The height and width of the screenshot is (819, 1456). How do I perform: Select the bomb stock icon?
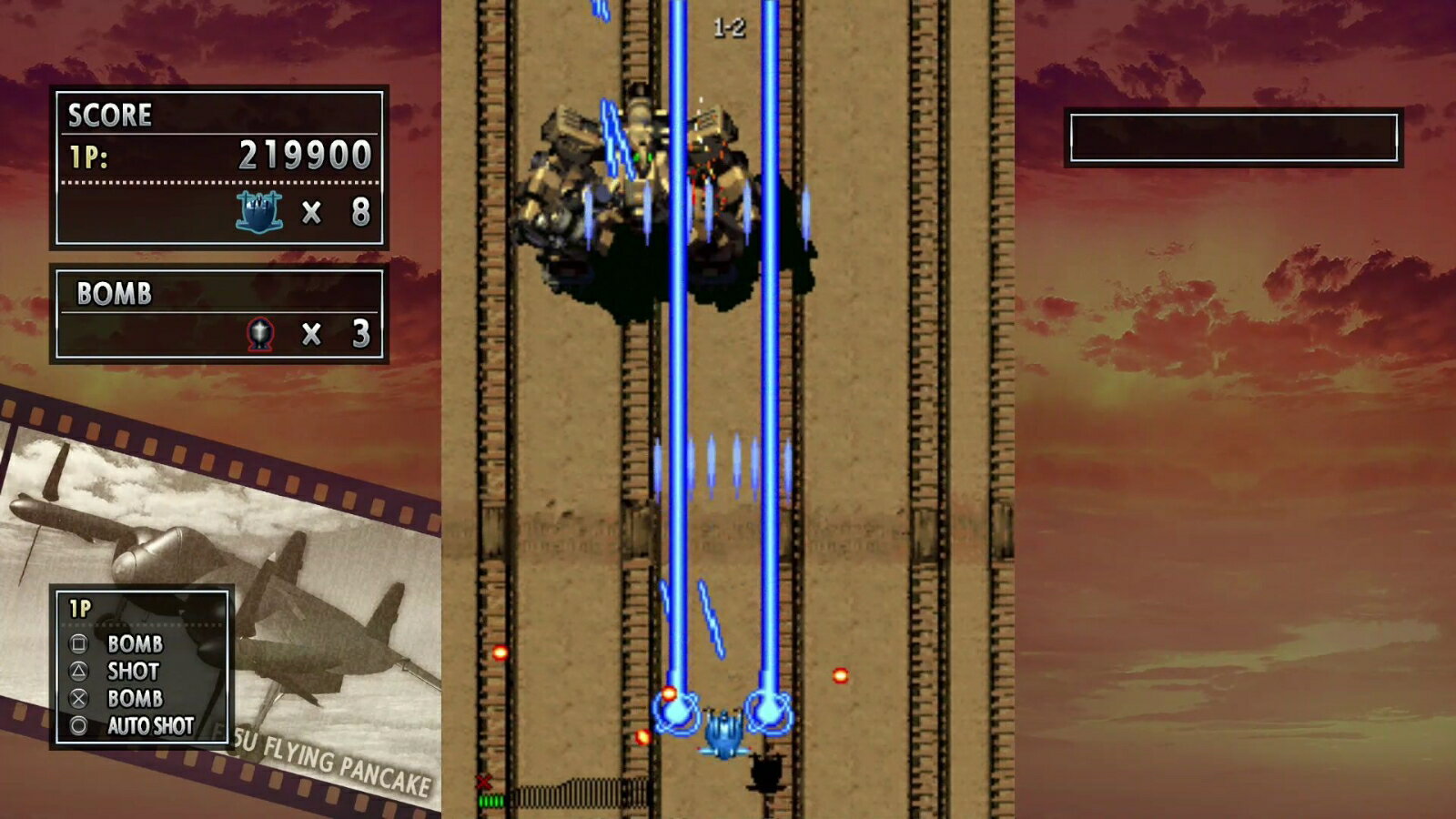point(260,334)
